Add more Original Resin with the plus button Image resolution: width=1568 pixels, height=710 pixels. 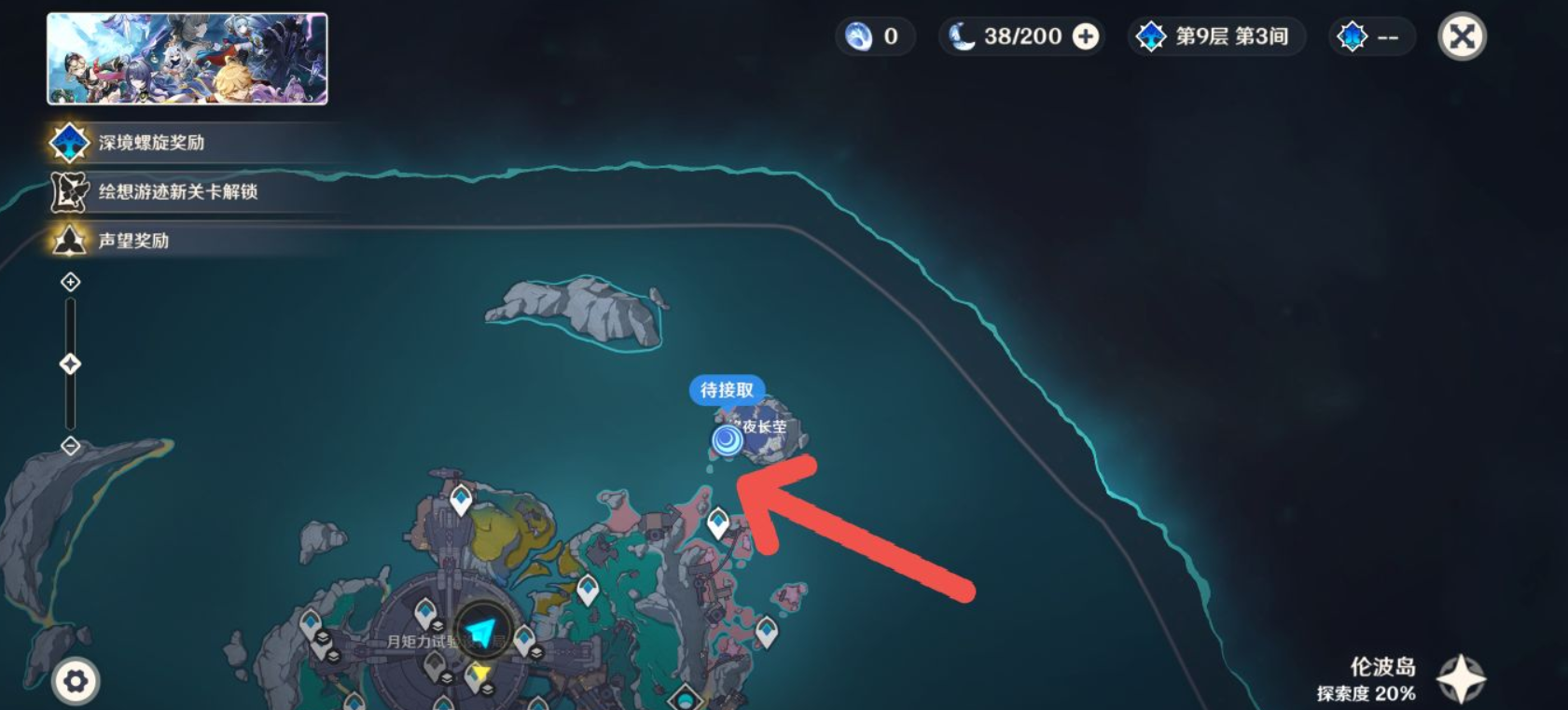coord(1086,36)
